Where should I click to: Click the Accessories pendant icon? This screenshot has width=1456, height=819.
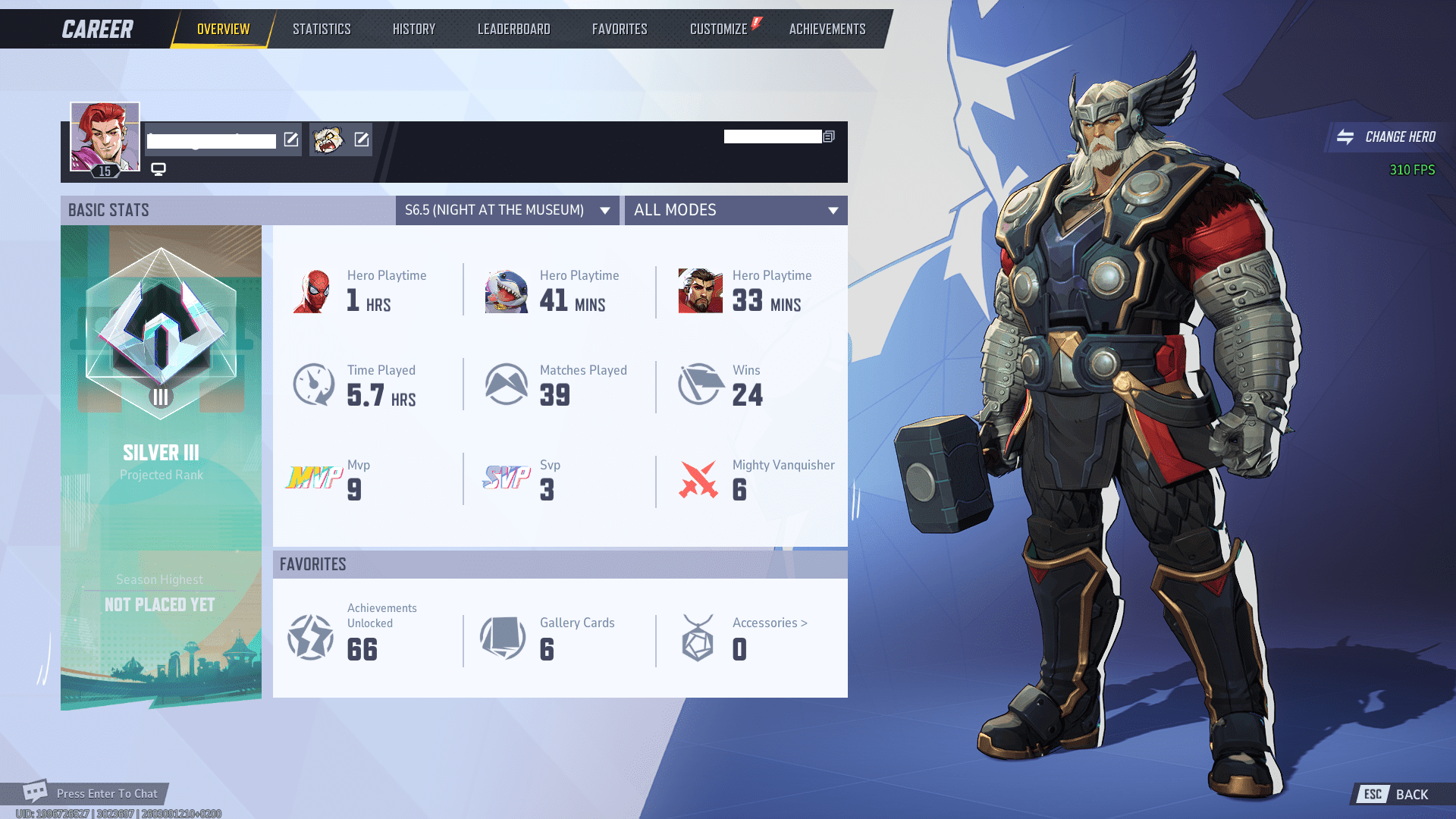point(698,637)
